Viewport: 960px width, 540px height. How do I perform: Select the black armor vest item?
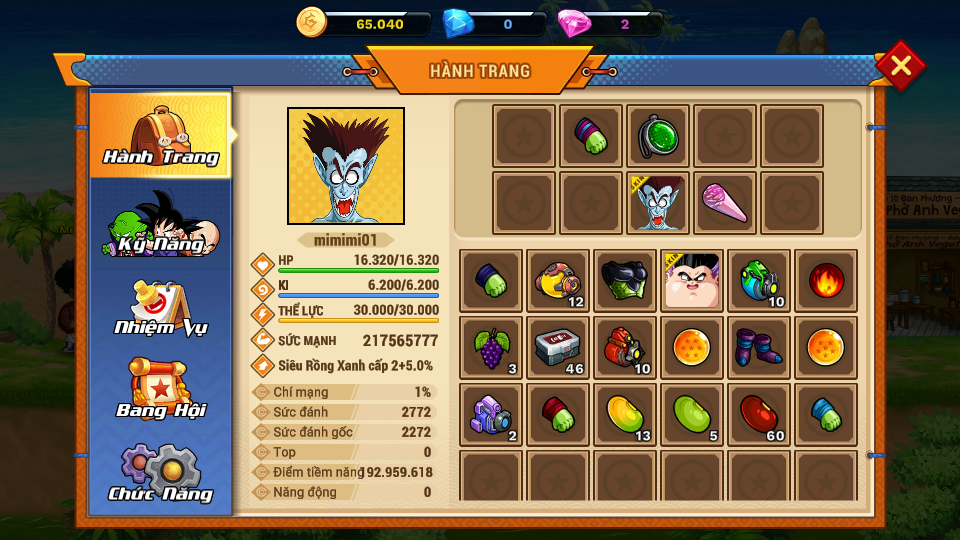625,280
